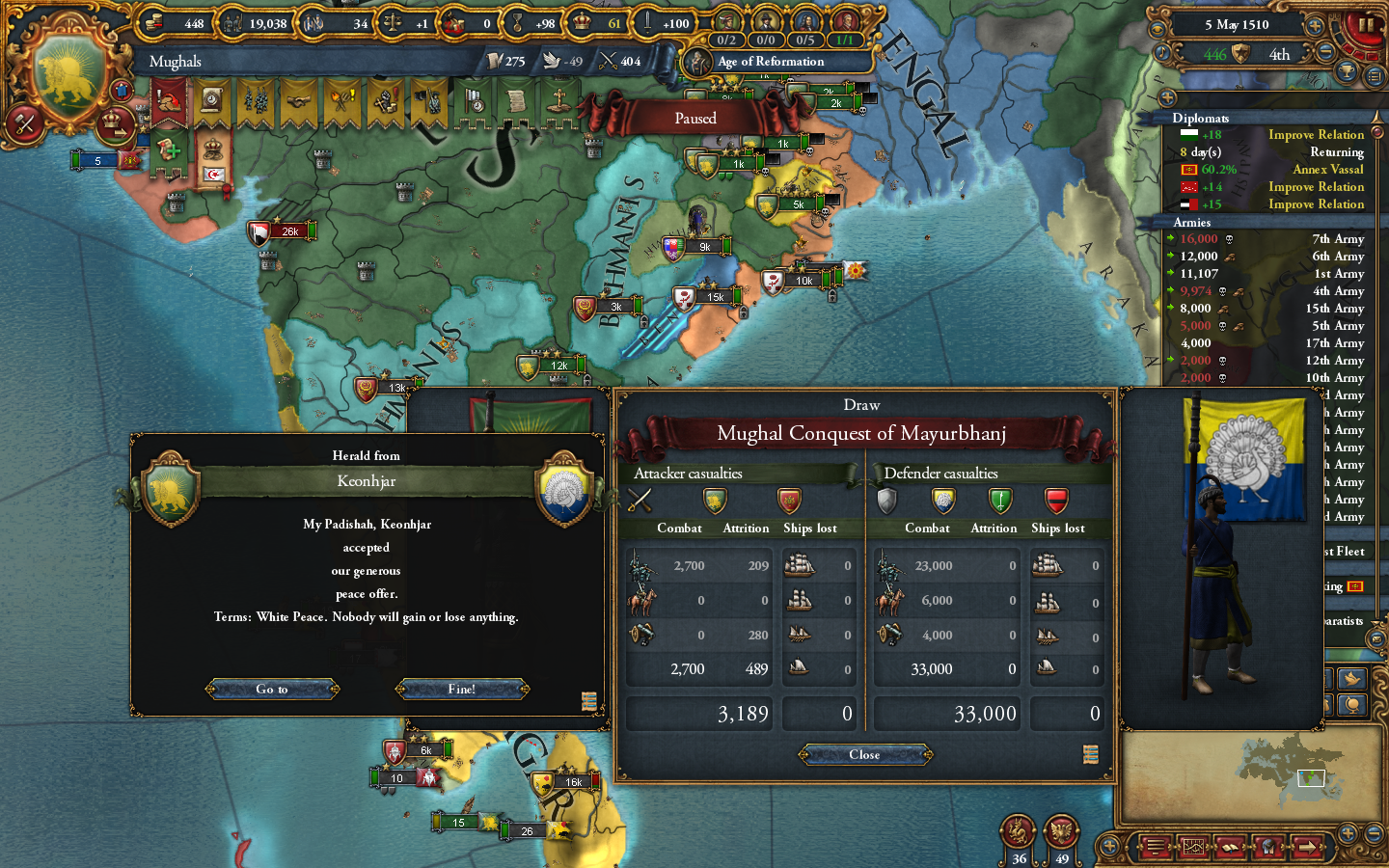The height and width of the screenshot is (868, 1389).
Task: Collapse the Armies section in the outliner
Action: click(x=1191, y=223)
